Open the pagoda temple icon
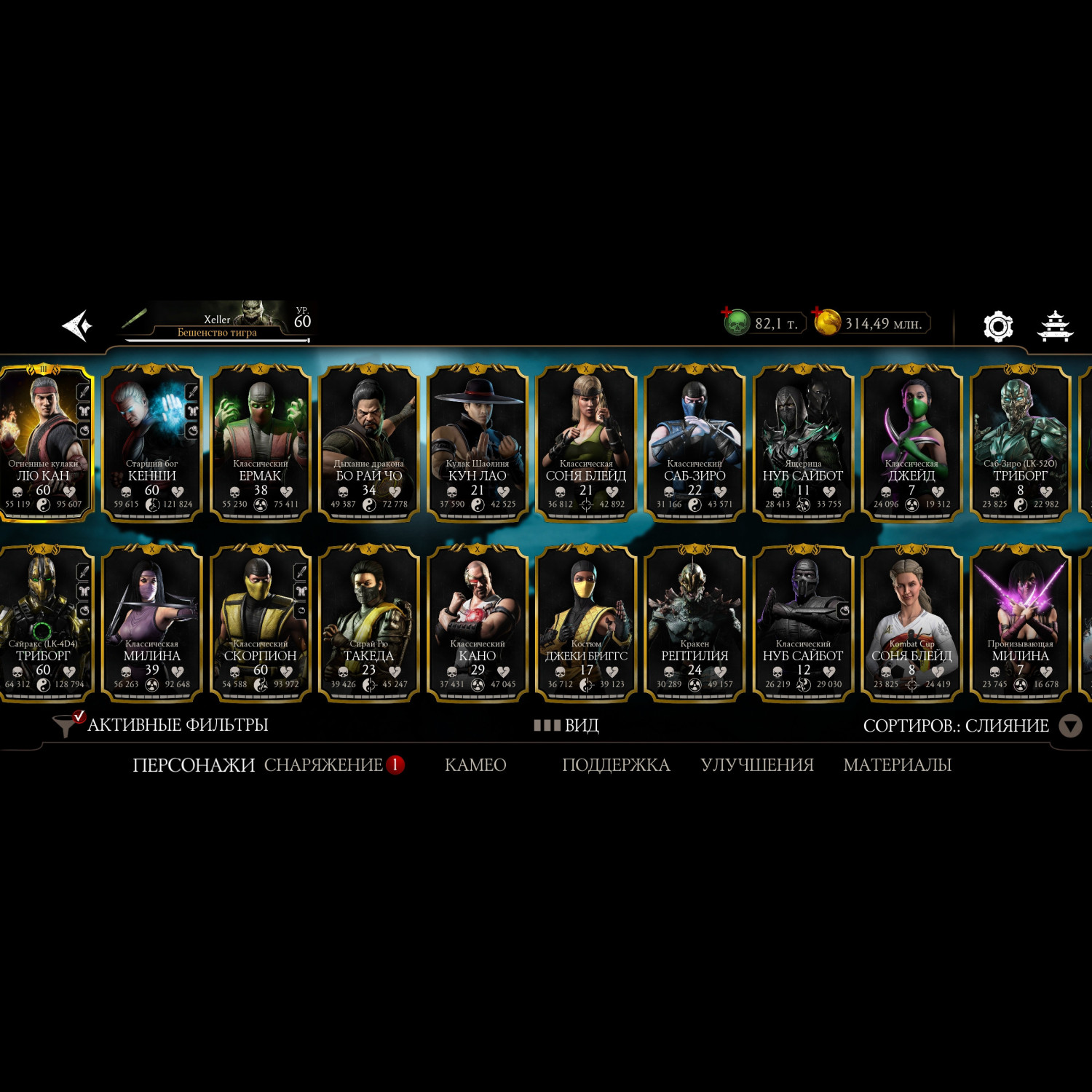1092x1092 pixels. (1054, 325)
